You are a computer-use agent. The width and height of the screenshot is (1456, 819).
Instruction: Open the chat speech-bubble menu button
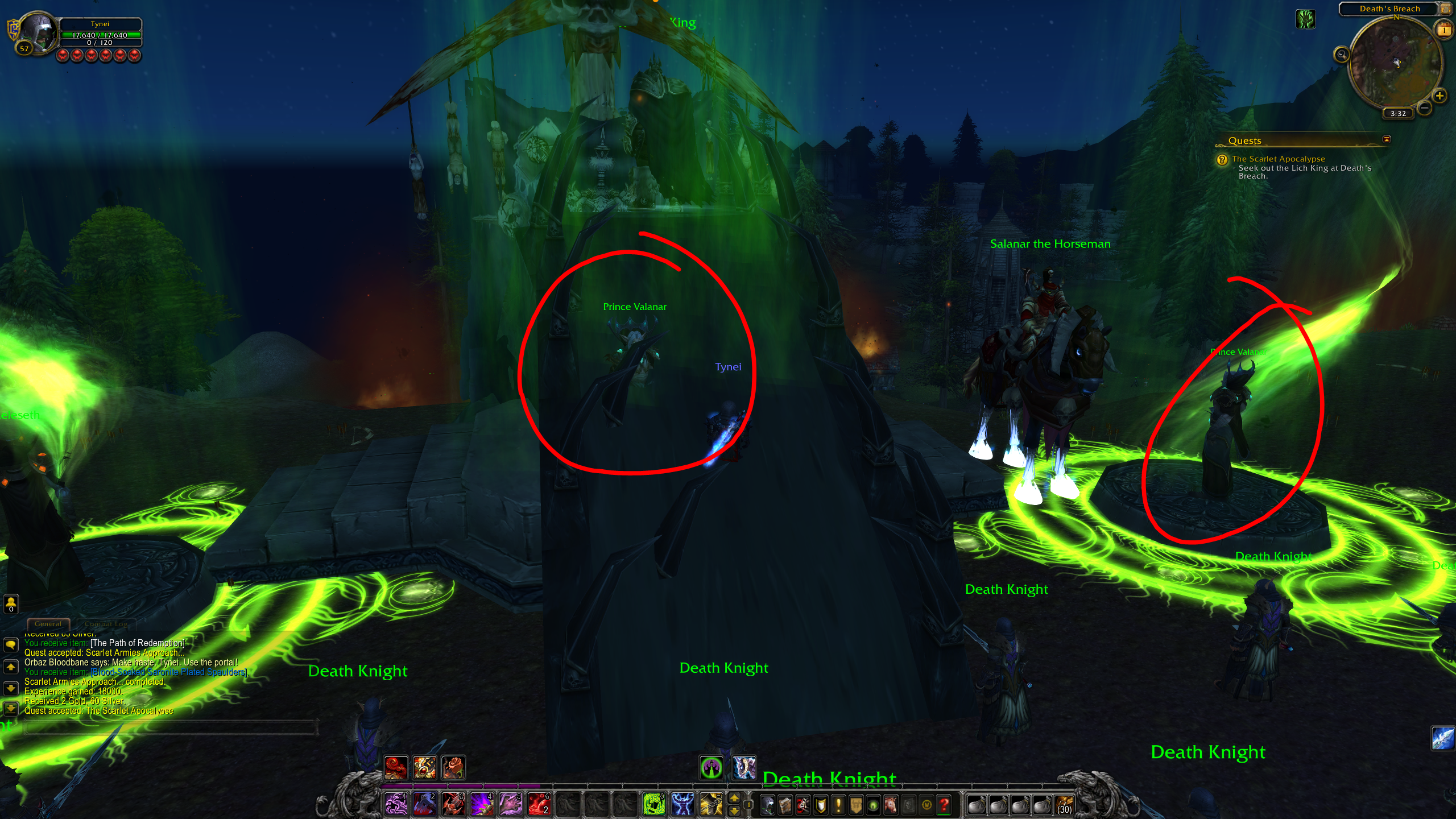click(x=11, y=644)
